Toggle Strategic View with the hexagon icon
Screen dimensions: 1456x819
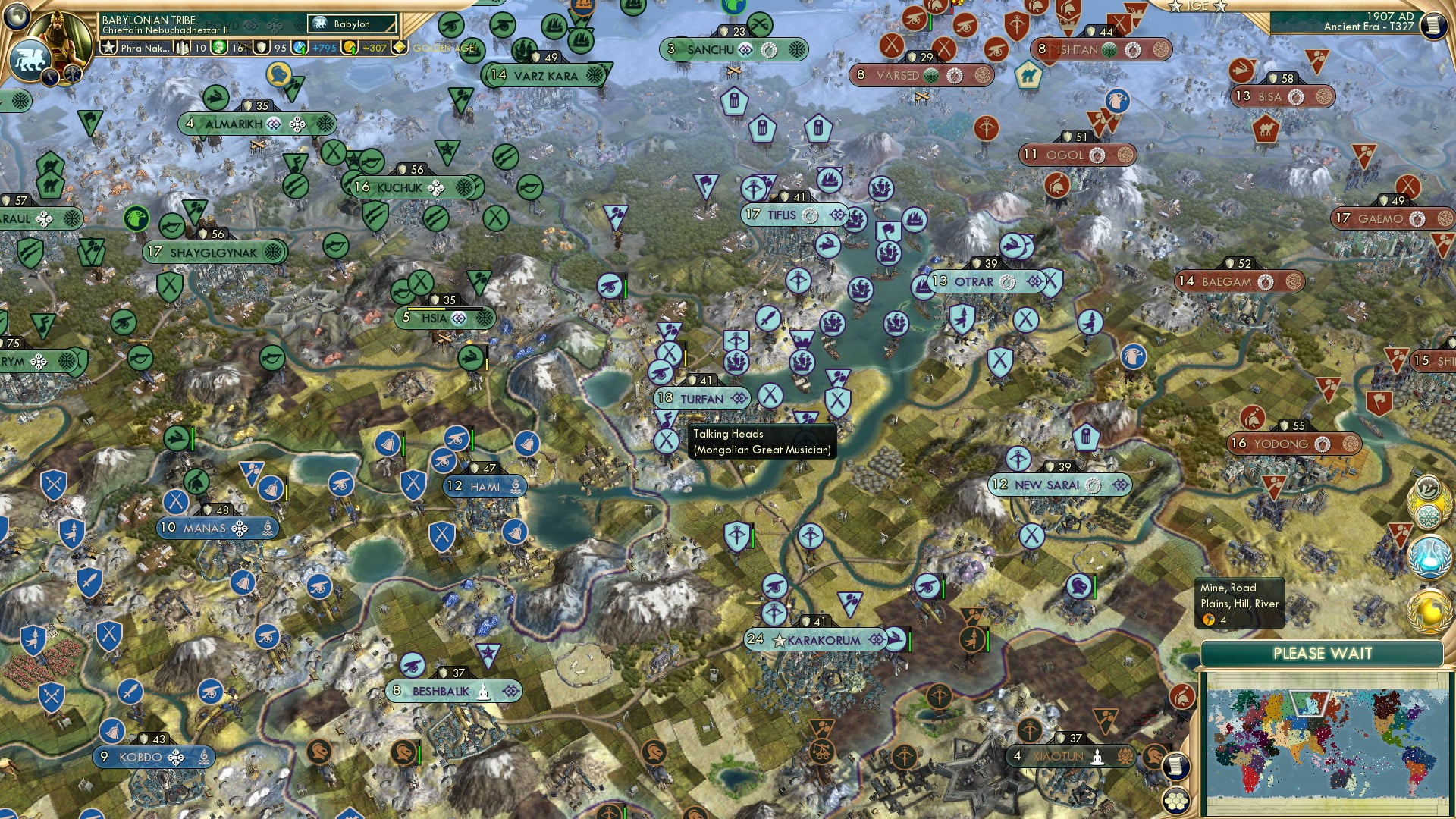pyautogui.click(x=1176, y=802)
